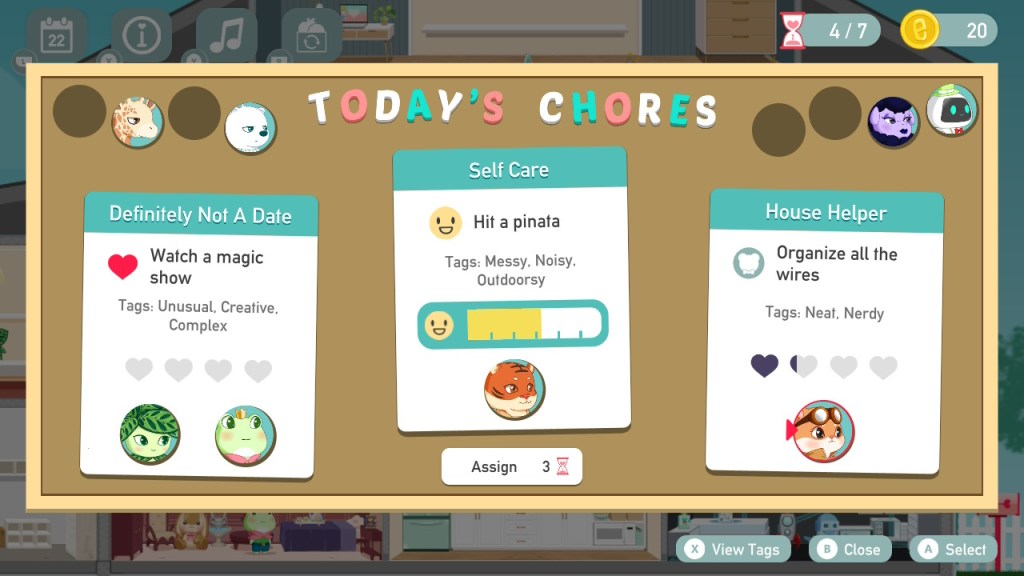Click the Assign button

[x=511, y=466]
